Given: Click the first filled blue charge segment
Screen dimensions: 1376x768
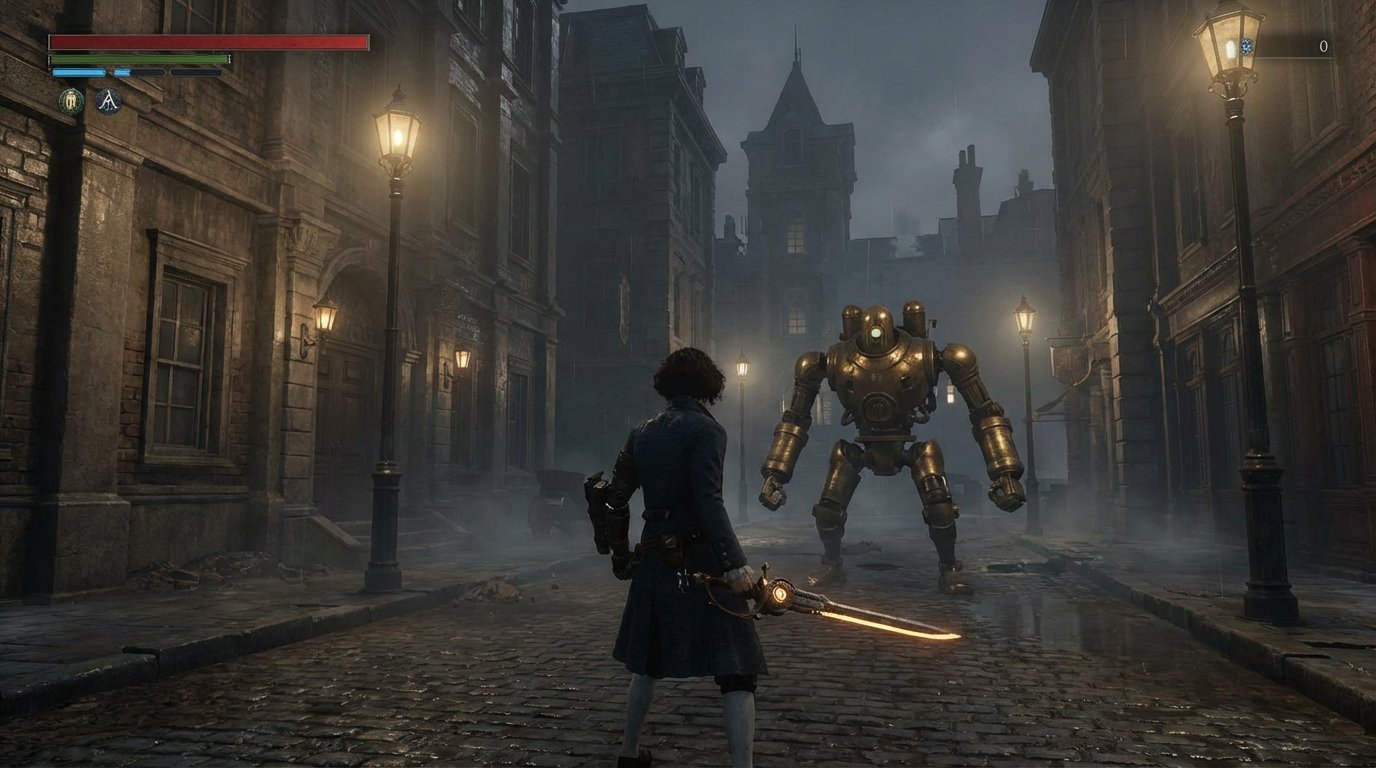Looking at the screenshot, I should pos(77,72).
